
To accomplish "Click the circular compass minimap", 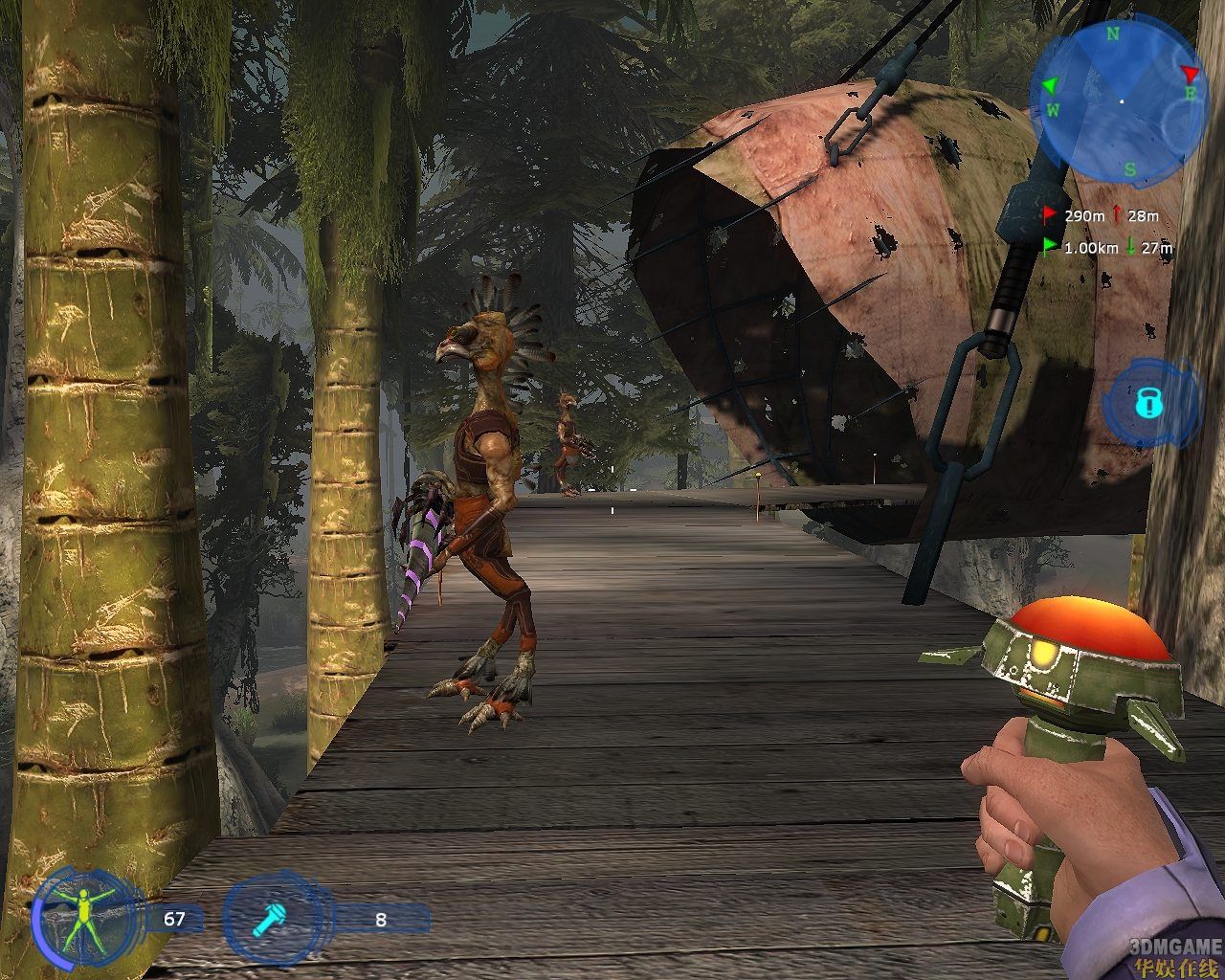I will 1119,103.
